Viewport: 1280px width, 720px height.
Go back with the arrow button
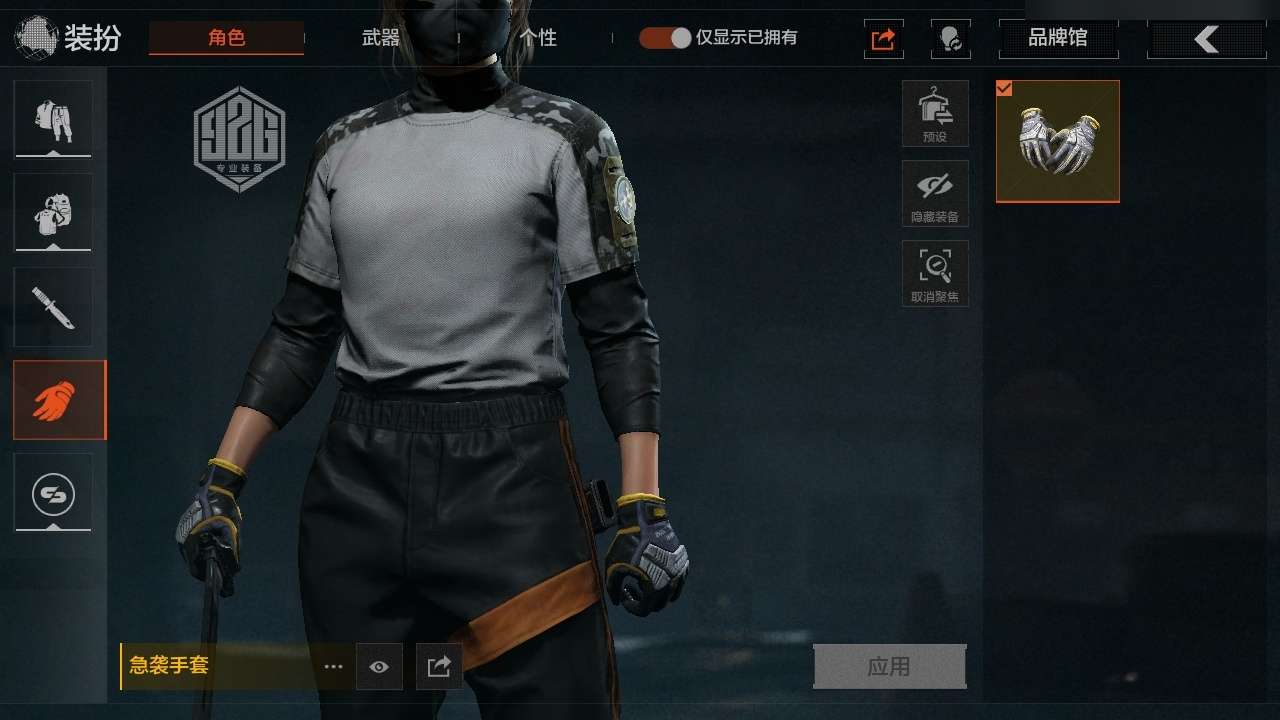(x=1206, y=39)
